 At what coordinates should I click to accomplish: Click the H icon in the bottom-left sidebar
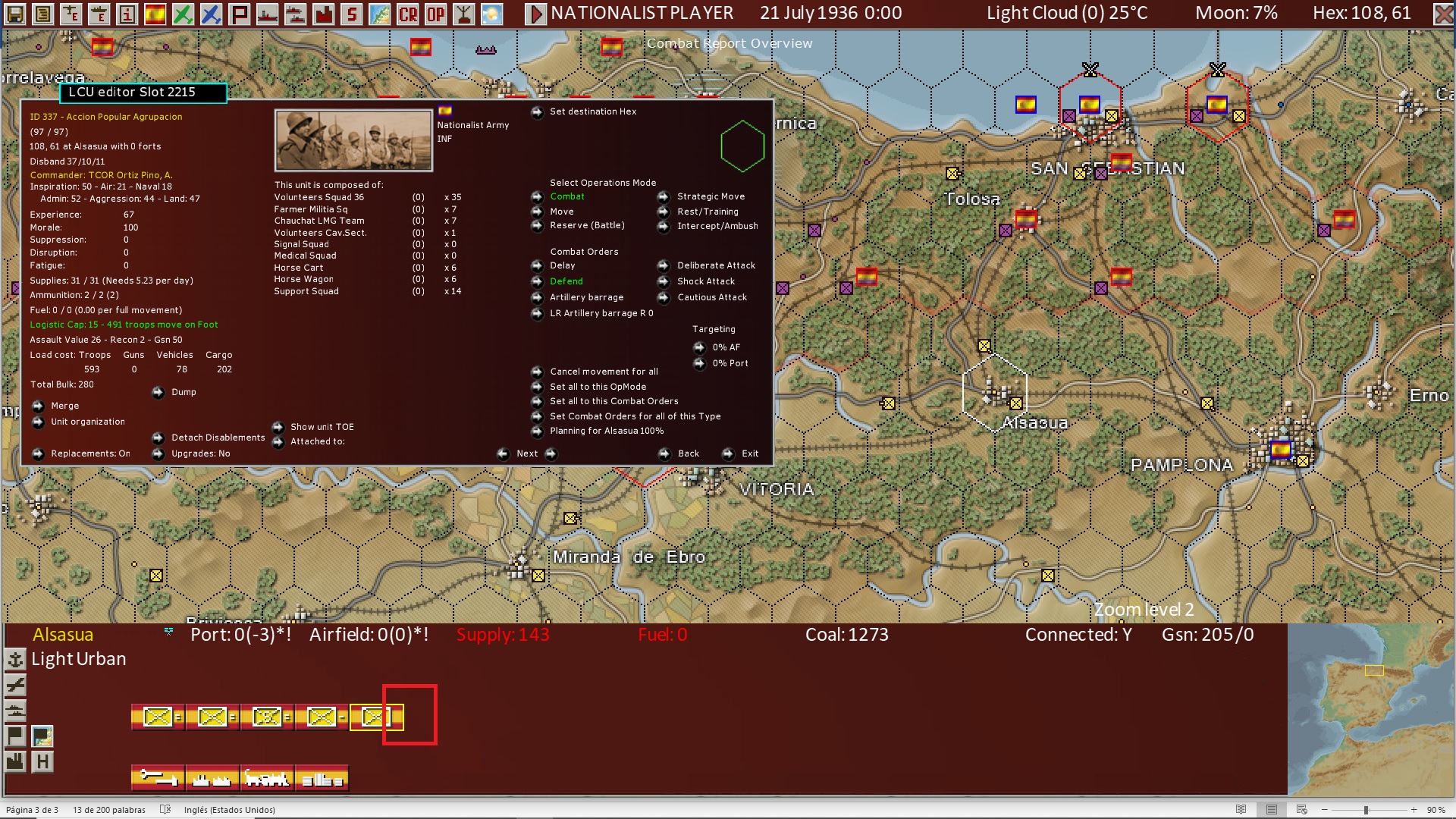pos(42,762)
